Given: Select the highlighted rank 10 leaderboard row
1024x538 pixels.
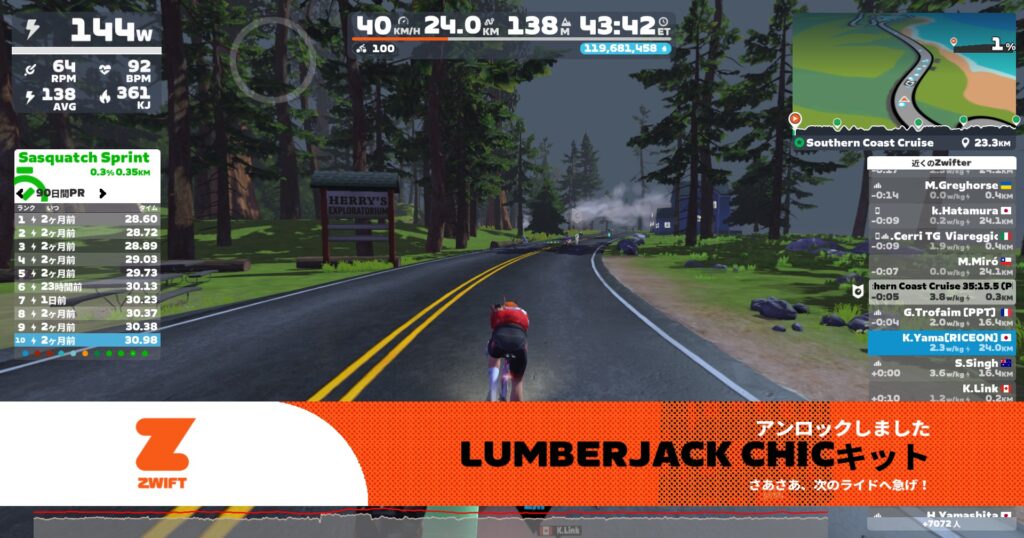Looking at the screenshot, I should coord(87,340).
